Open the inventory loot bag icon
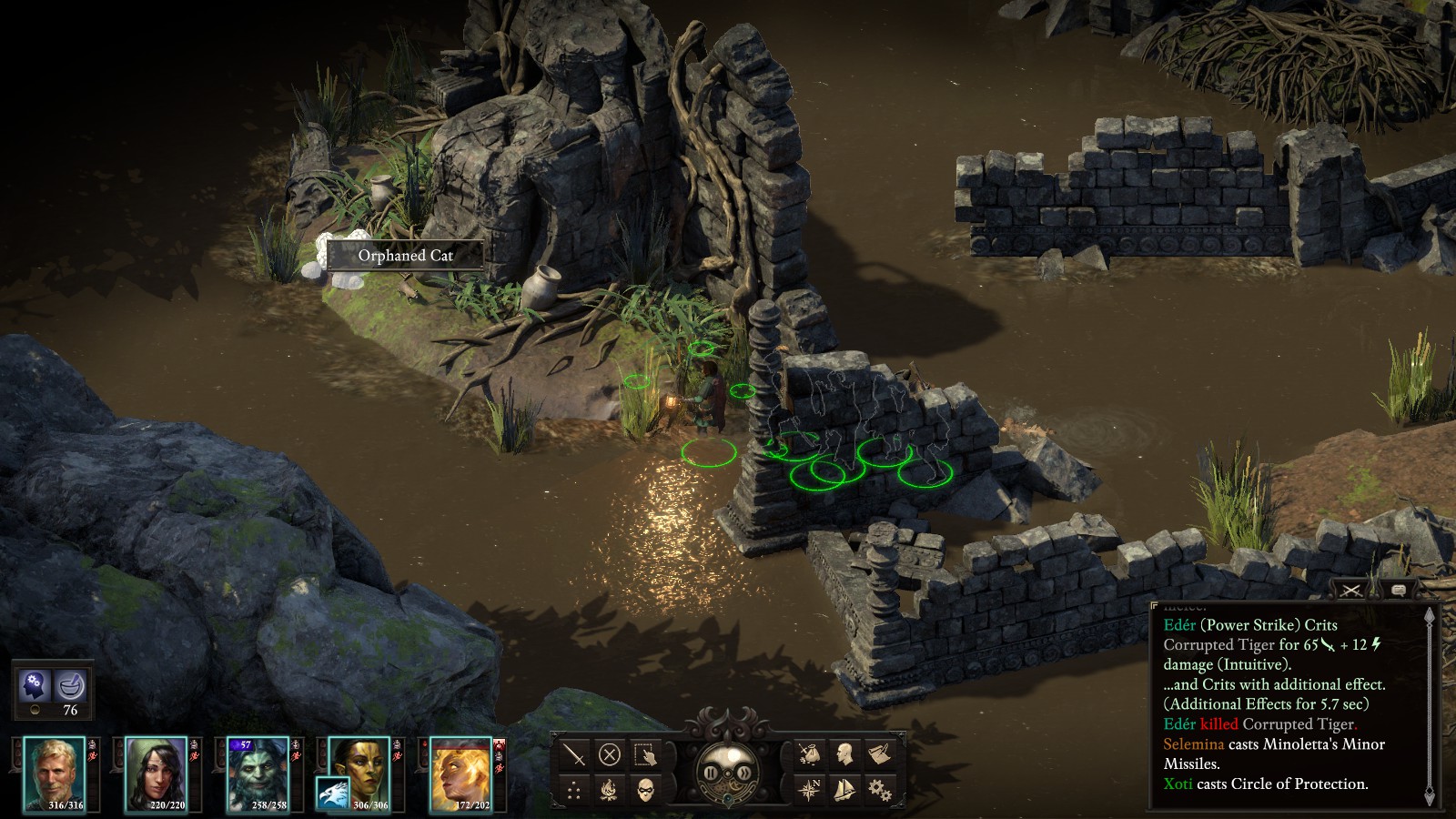The height and width of the screenshot is (819, 1456). (809, 753)
